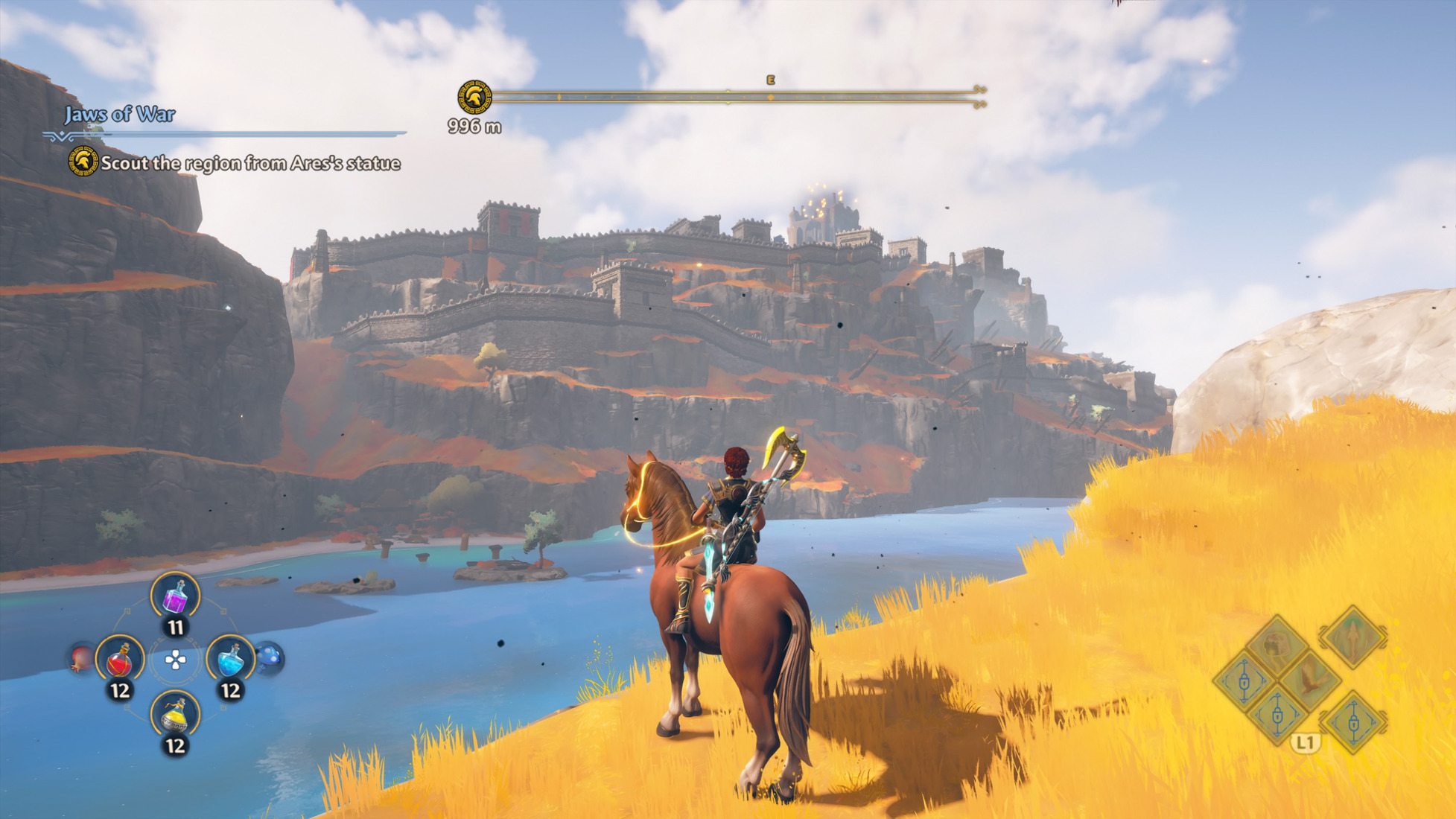Select the Scout the region objective
Viewport: 1456px width, 819px height.
(250, 164)
